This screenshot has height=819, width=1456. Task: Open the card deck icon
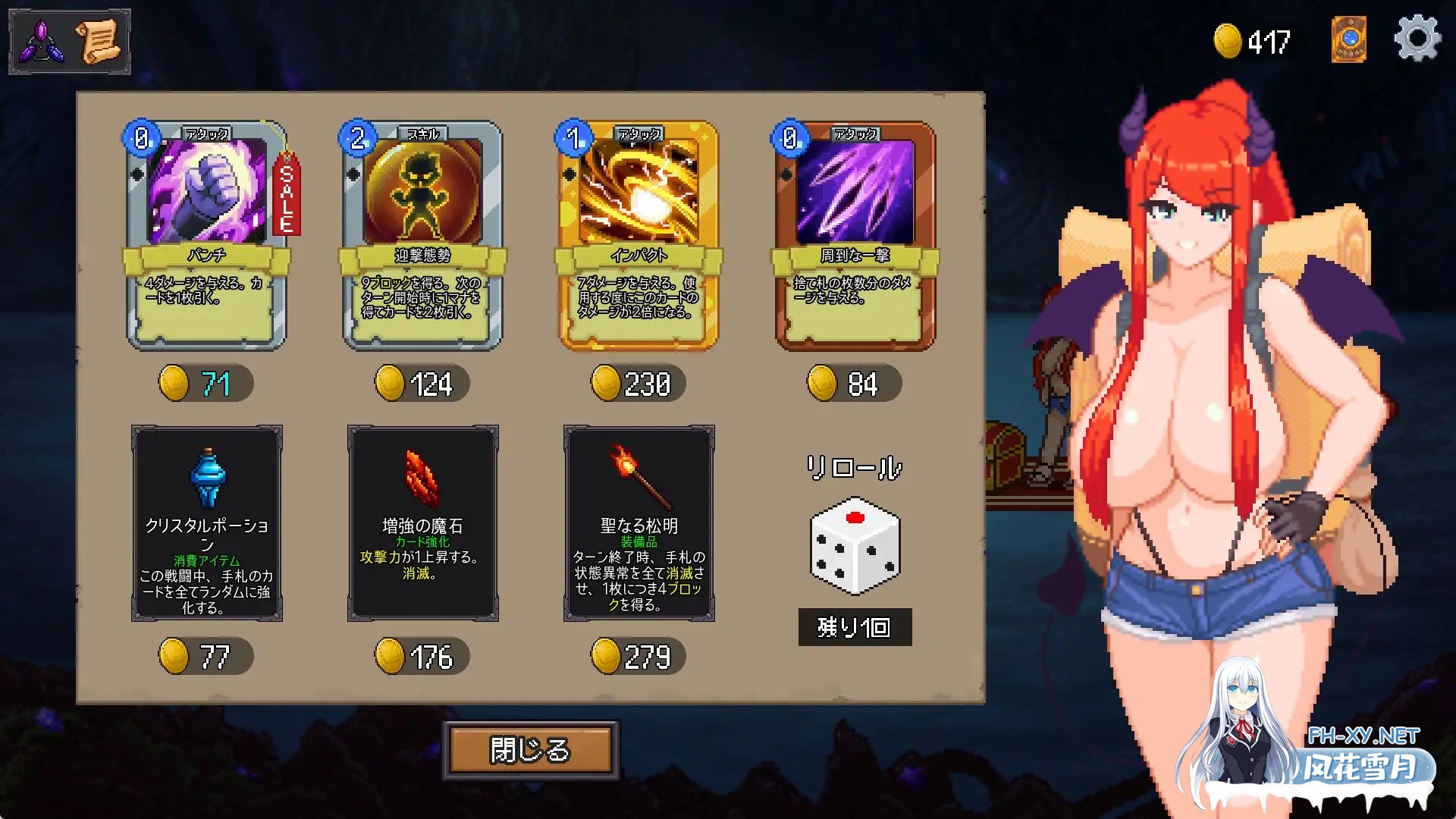pyautogui.click(x=1349, y=39)
